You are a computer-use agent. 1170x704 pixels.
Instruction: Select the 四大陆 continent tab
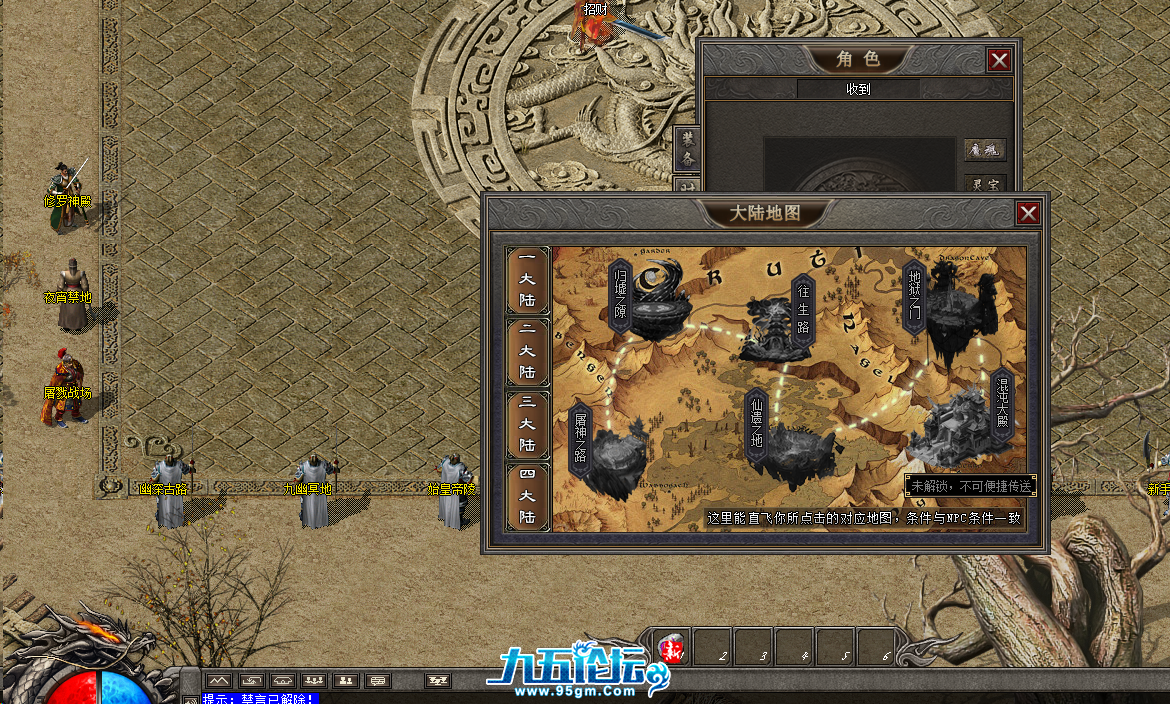pos(527,497)
